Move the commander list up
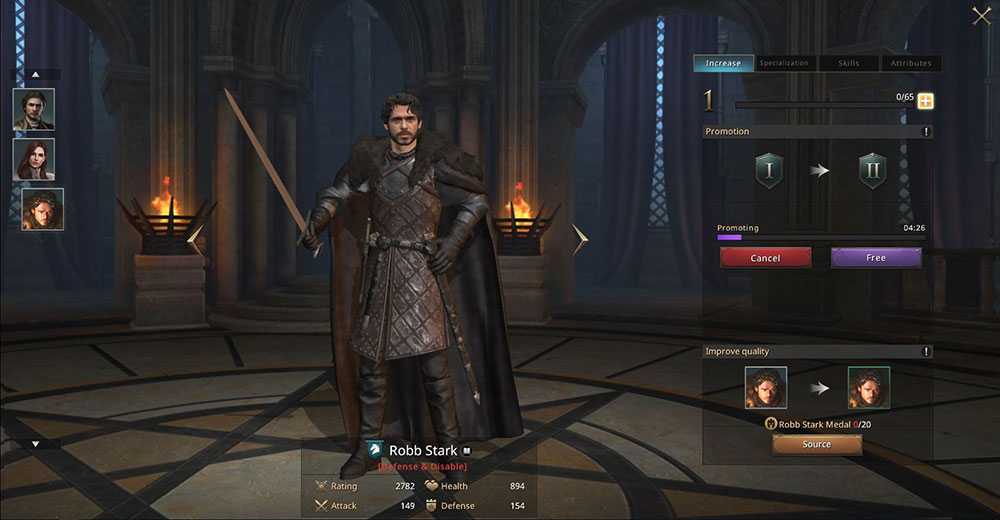Viewport: 1000px width, 520px height. click(36, 74)
